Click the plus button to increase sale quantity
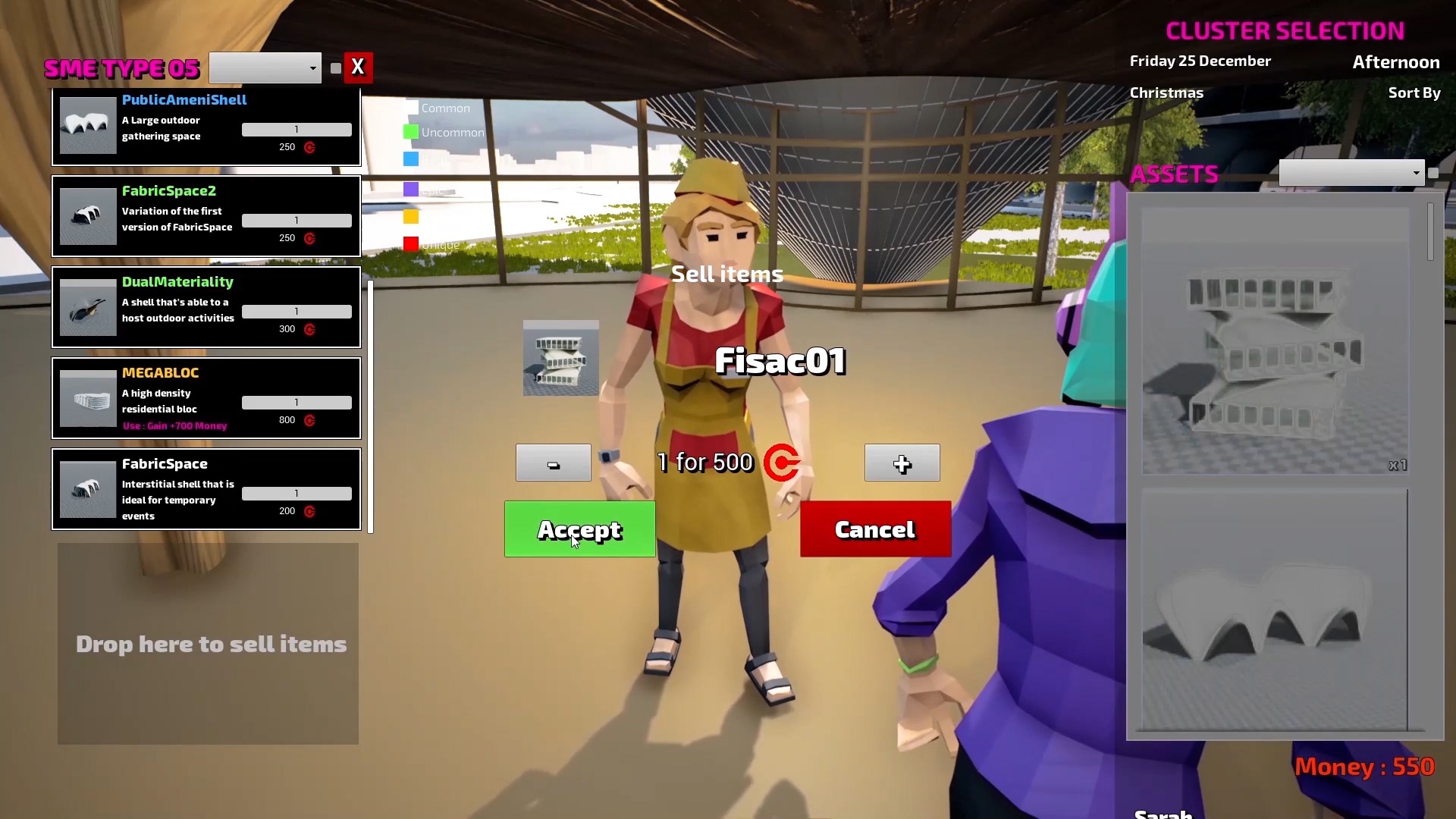Viewport: 1456px width, 819px height. pos(901,463)
